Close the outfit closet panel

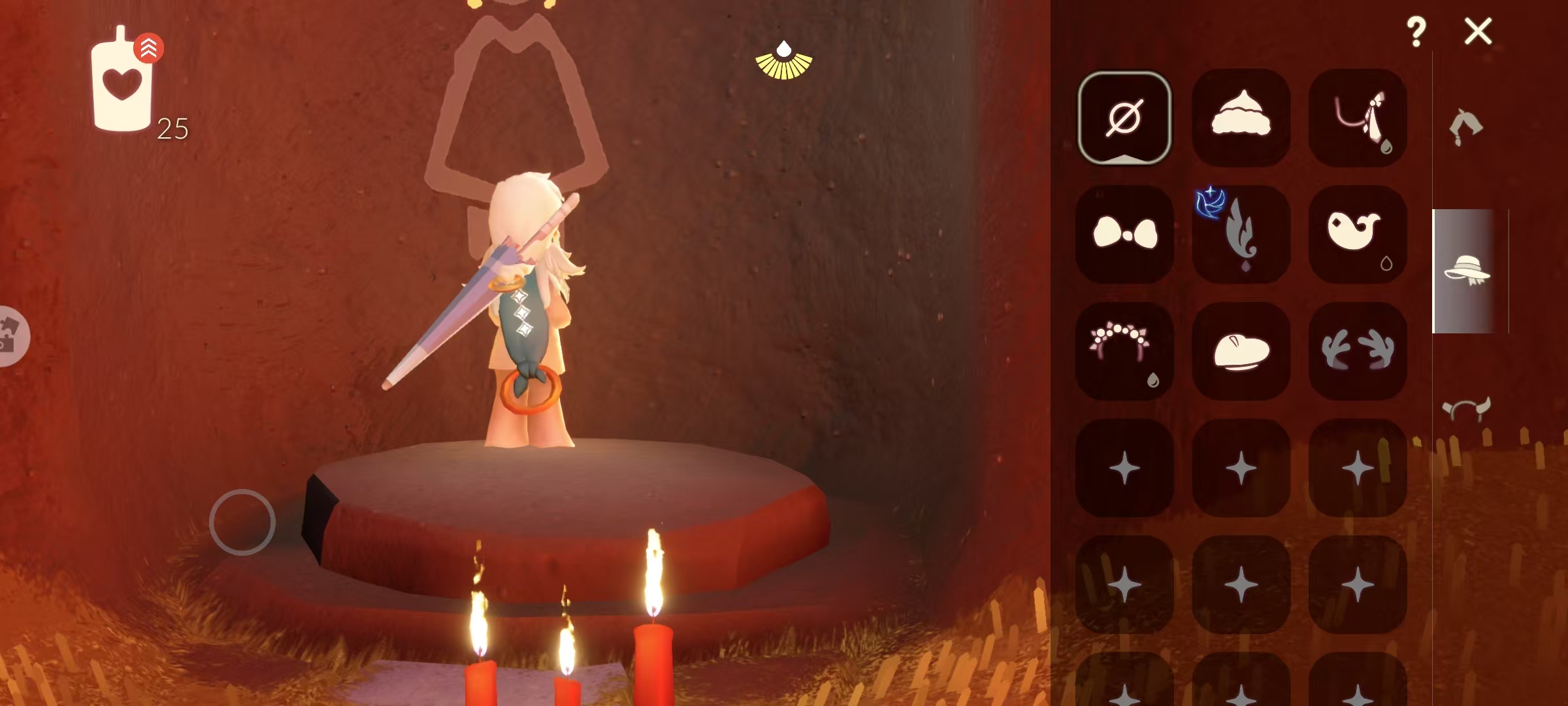[1478, 31]
